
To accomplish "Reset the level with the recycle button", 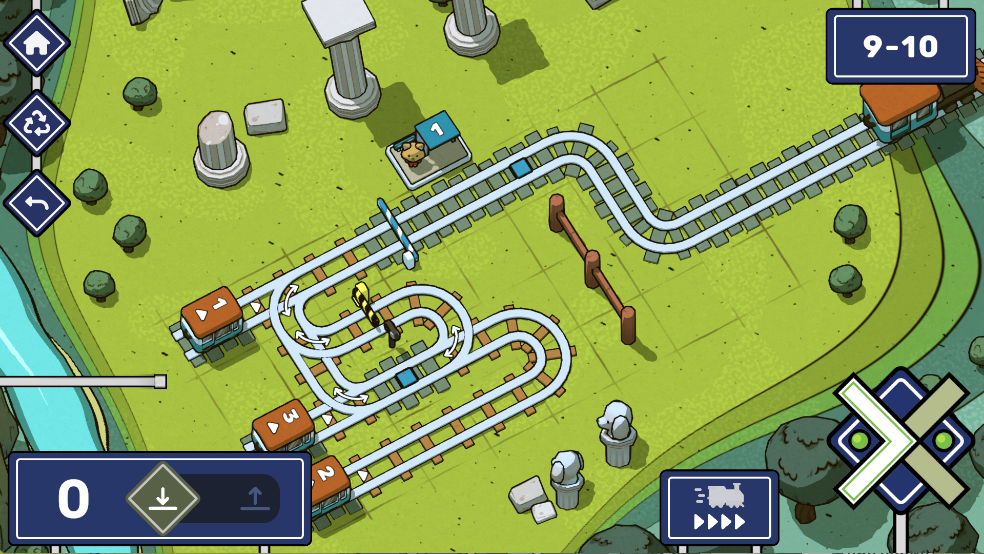I will tap(37, 124).
